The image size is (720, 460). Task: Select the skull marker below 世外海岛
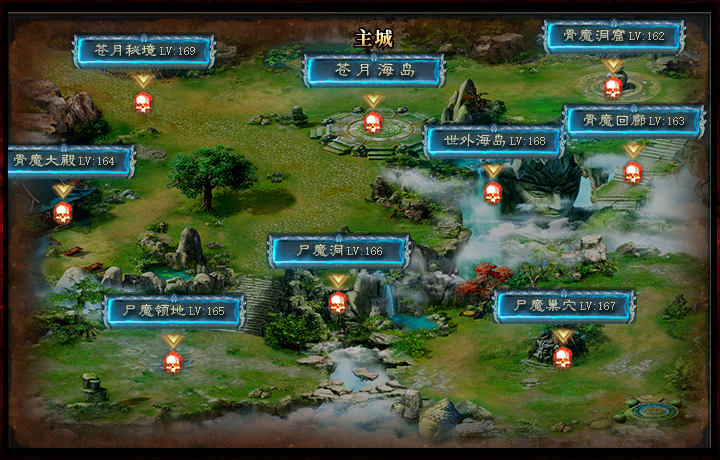[x=492, y=192]
